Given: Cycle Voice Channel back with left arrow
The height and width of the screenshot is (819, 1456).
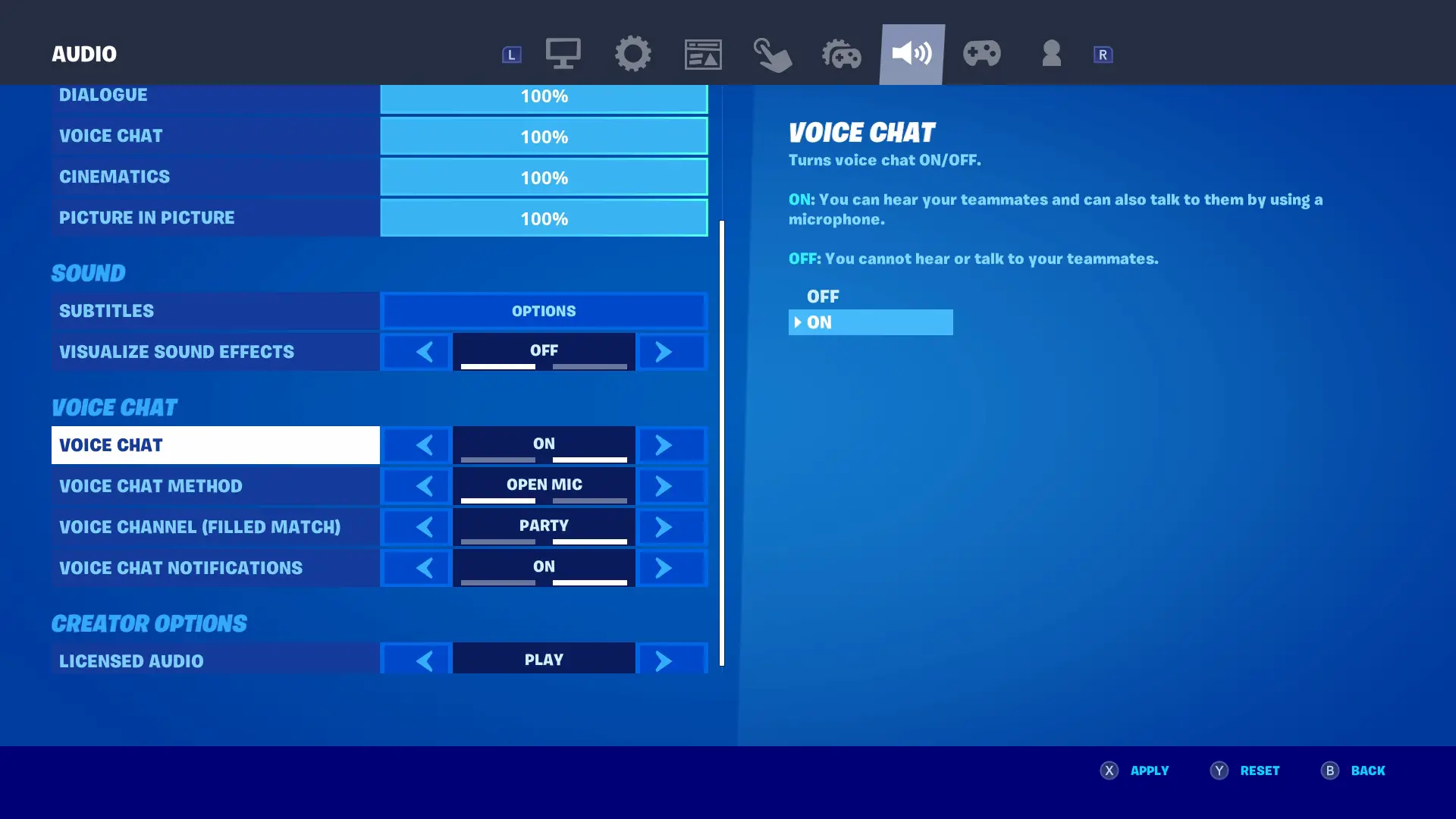Looking at the screenshot, I should [425, 526].
